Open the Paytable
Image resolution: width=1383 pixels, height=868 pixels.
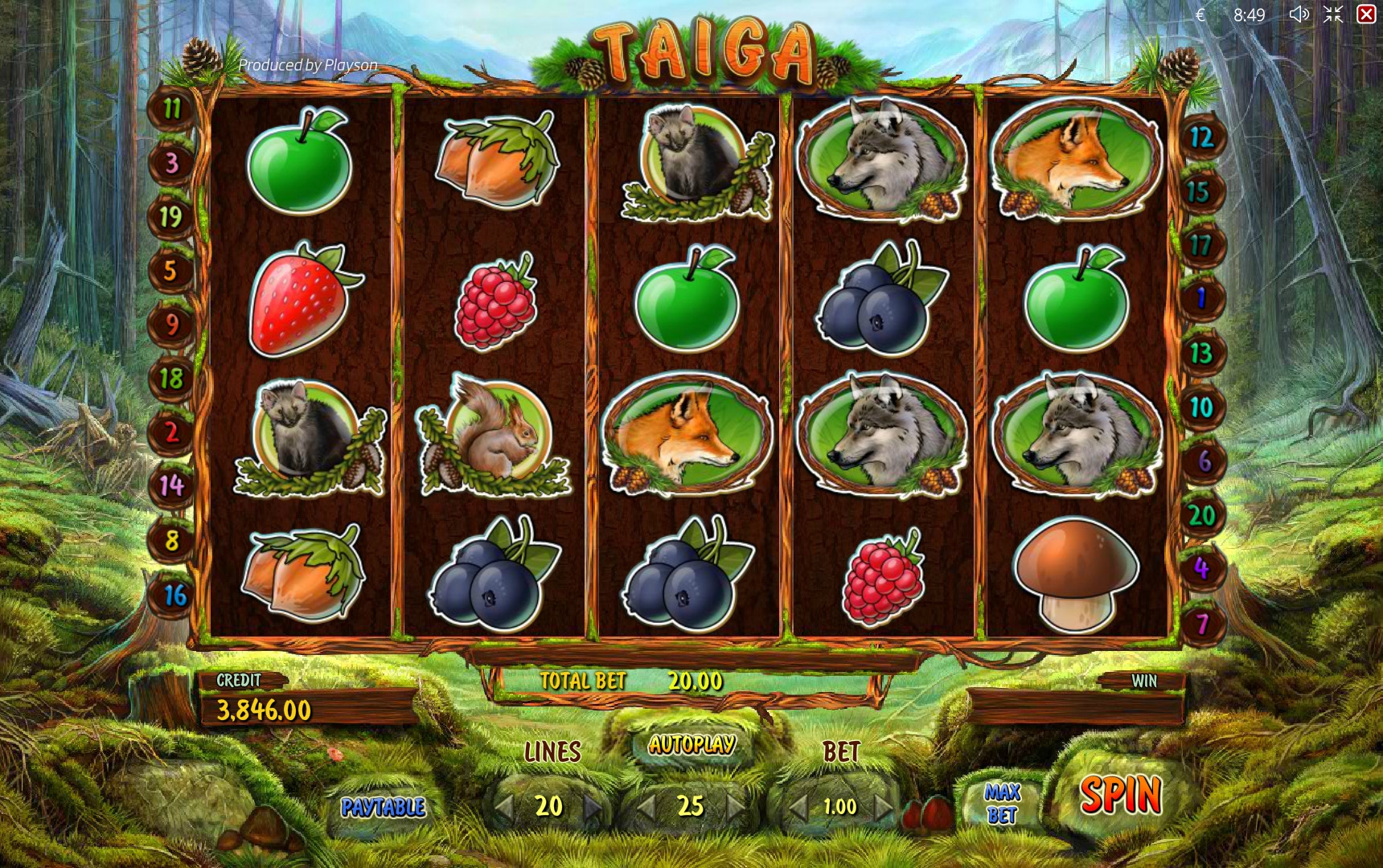[x=383, y=807]
